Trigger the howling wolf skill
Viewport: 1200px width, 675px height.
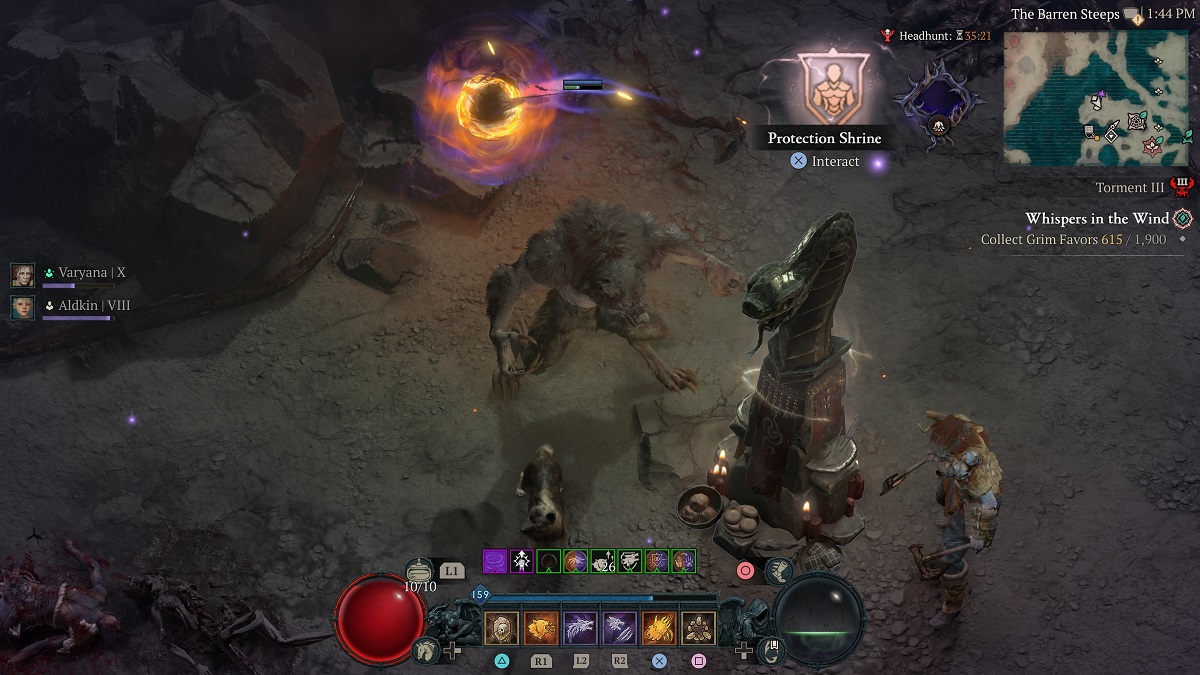(x=580, y=628)
